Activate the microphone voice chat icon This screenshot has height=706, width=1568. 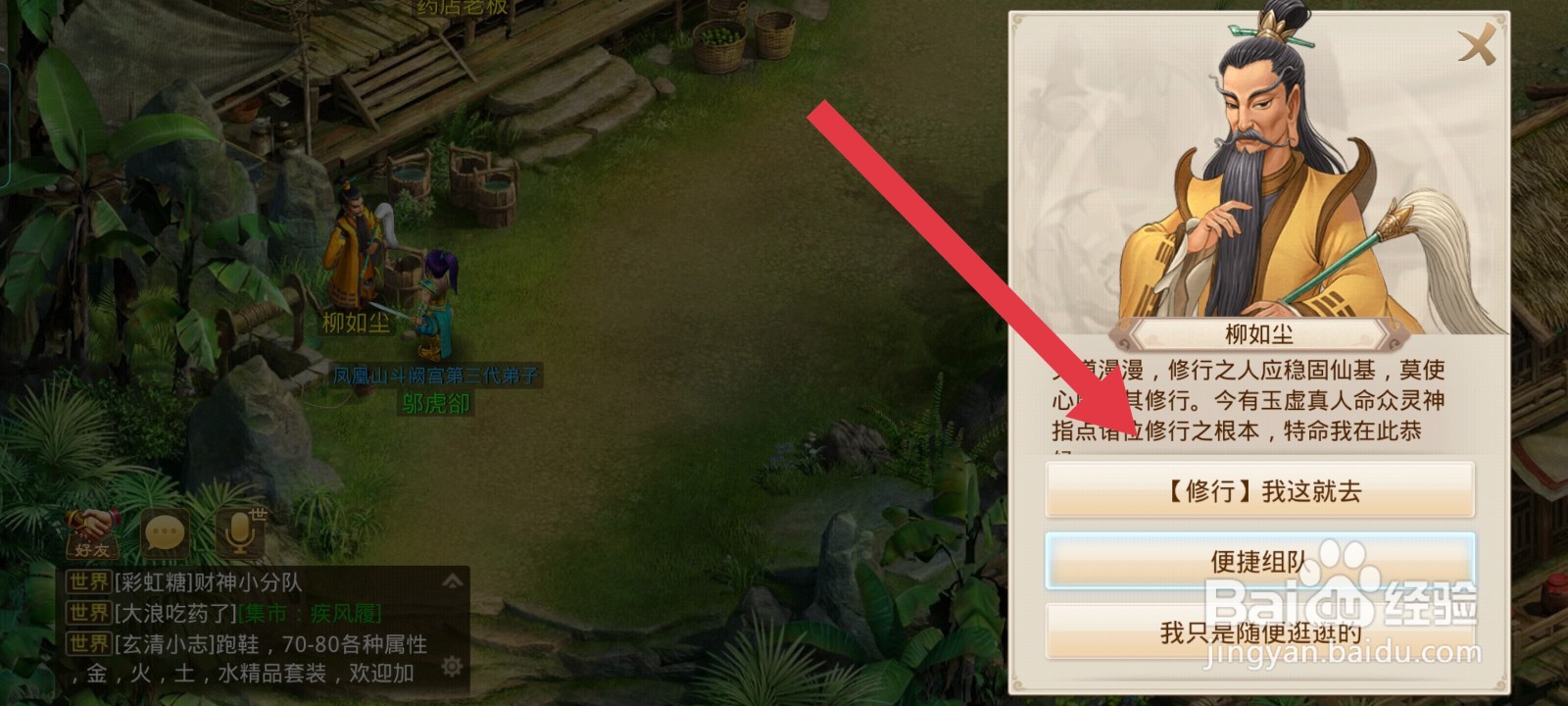point(238,532)
